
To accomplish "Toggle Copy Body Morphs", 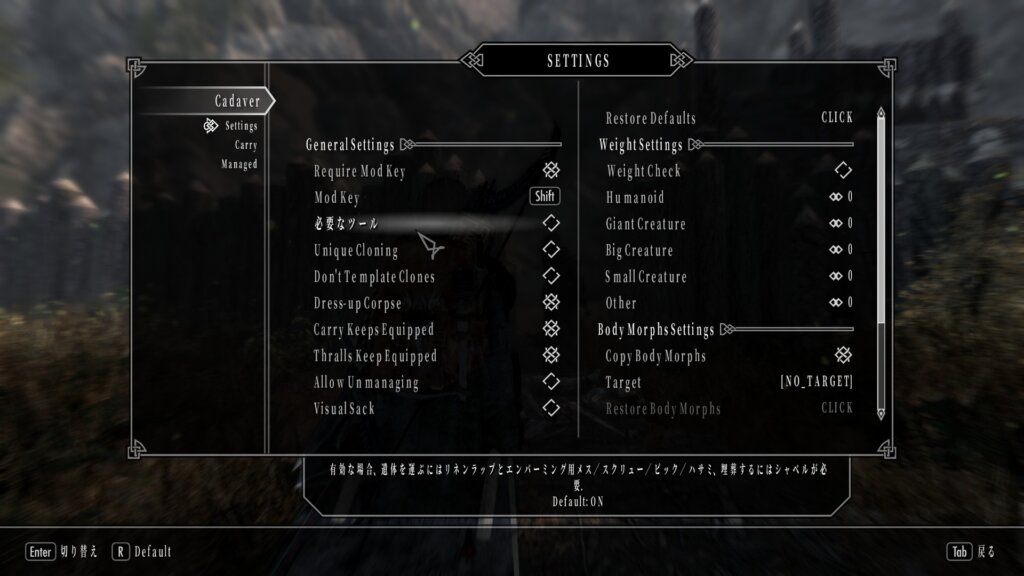I will (x=842, y=355).
